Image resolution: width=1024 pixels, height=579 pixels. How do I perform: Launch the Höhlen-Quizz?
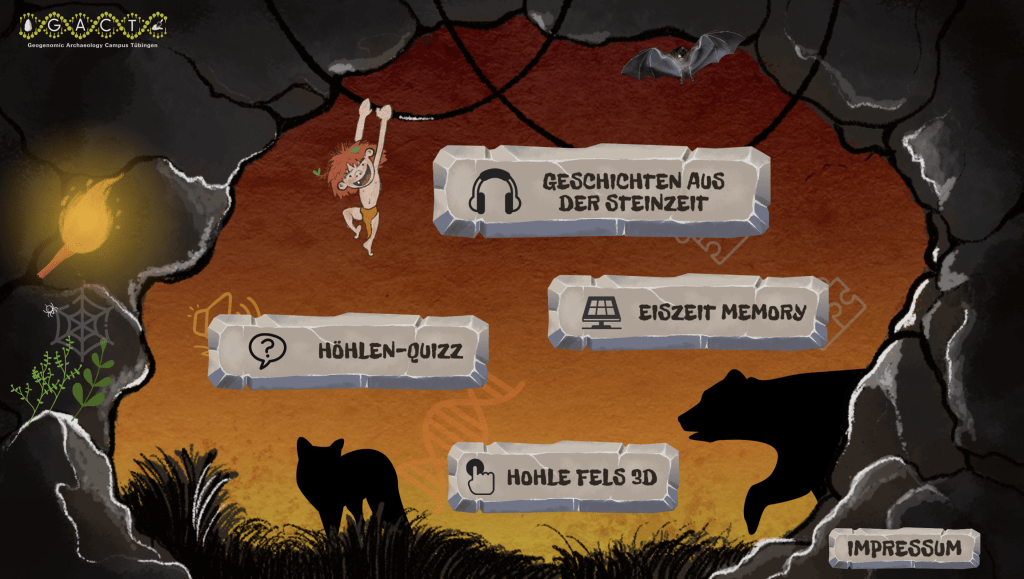(x=347, y=351)
